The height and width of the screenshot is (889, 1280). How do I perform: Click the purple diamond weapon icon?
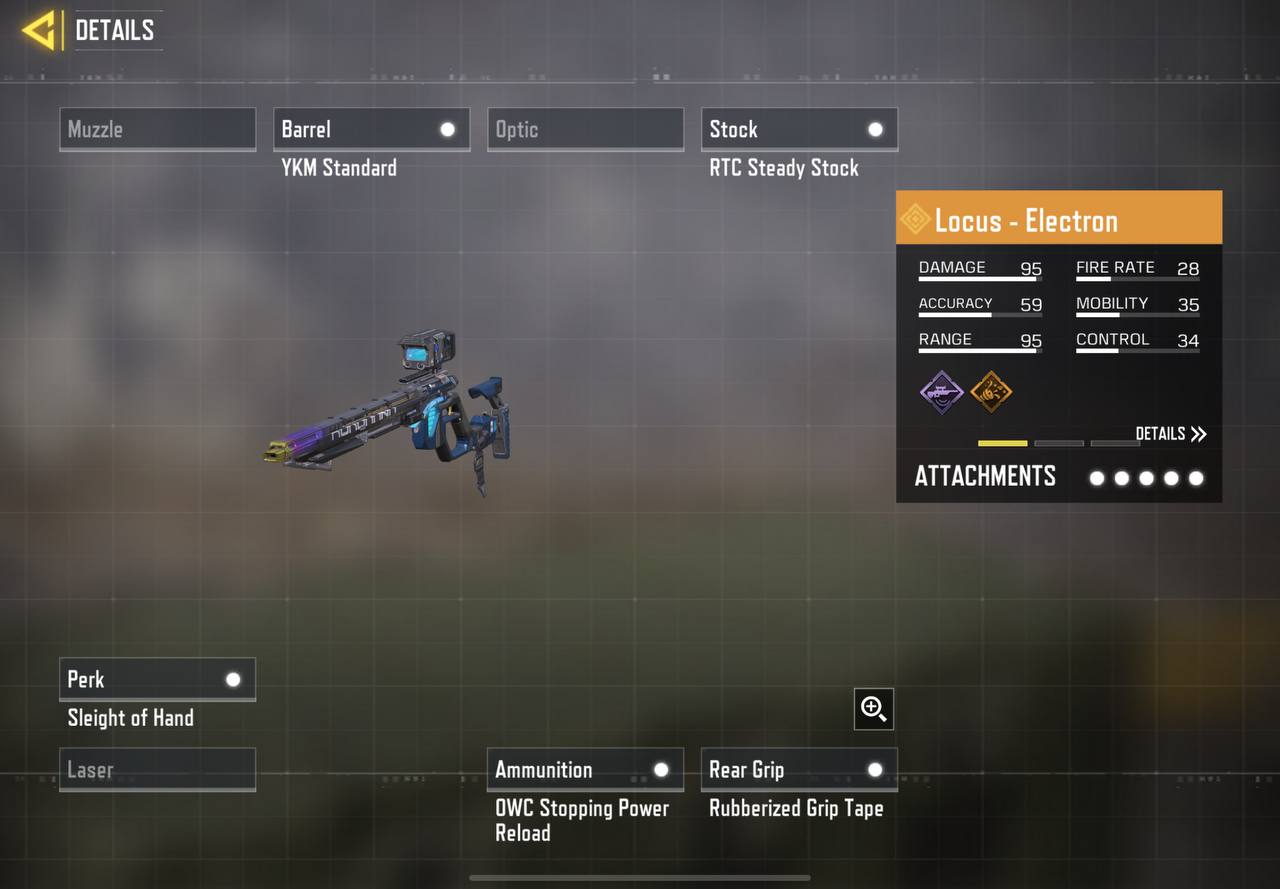tap(941, 391)
